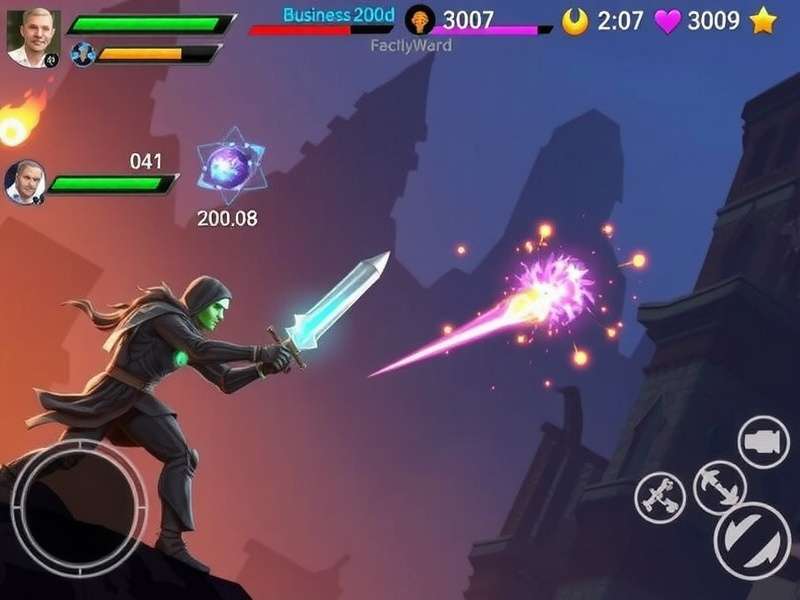Activate the purple orb power-up icon

click(x=229, y=165)
